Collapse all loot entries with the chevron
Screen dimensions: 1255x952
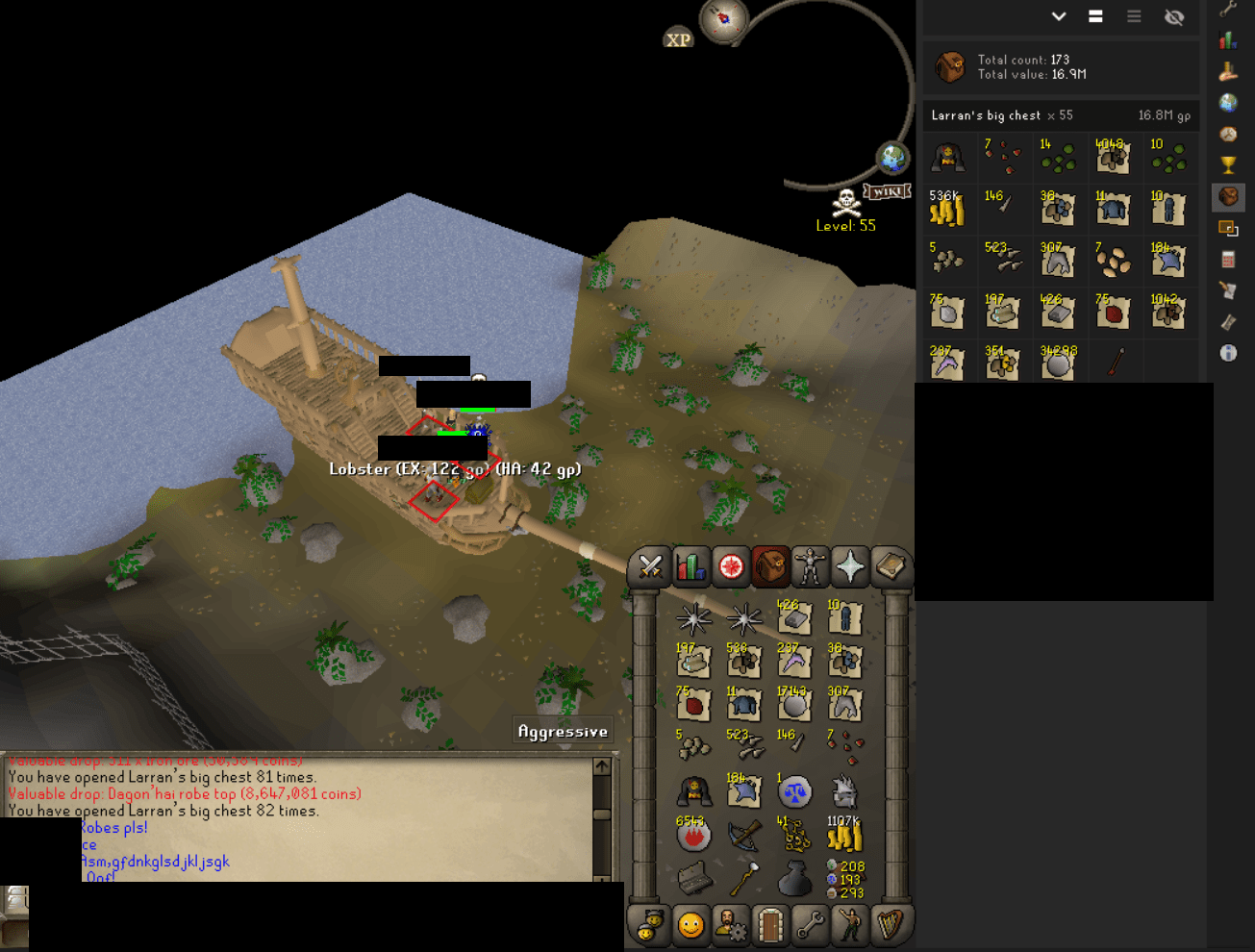click(x=1058, y=16)
